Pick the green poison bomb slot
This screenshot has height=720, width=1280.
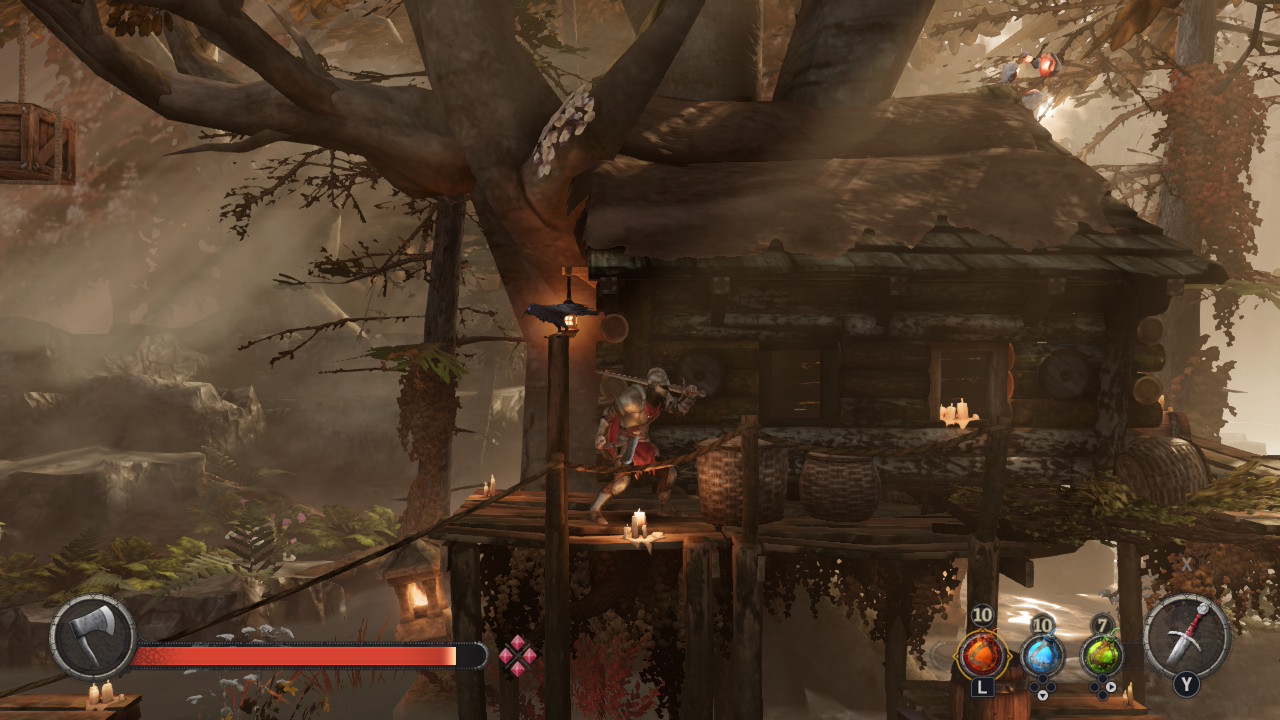pos(1102,656)
